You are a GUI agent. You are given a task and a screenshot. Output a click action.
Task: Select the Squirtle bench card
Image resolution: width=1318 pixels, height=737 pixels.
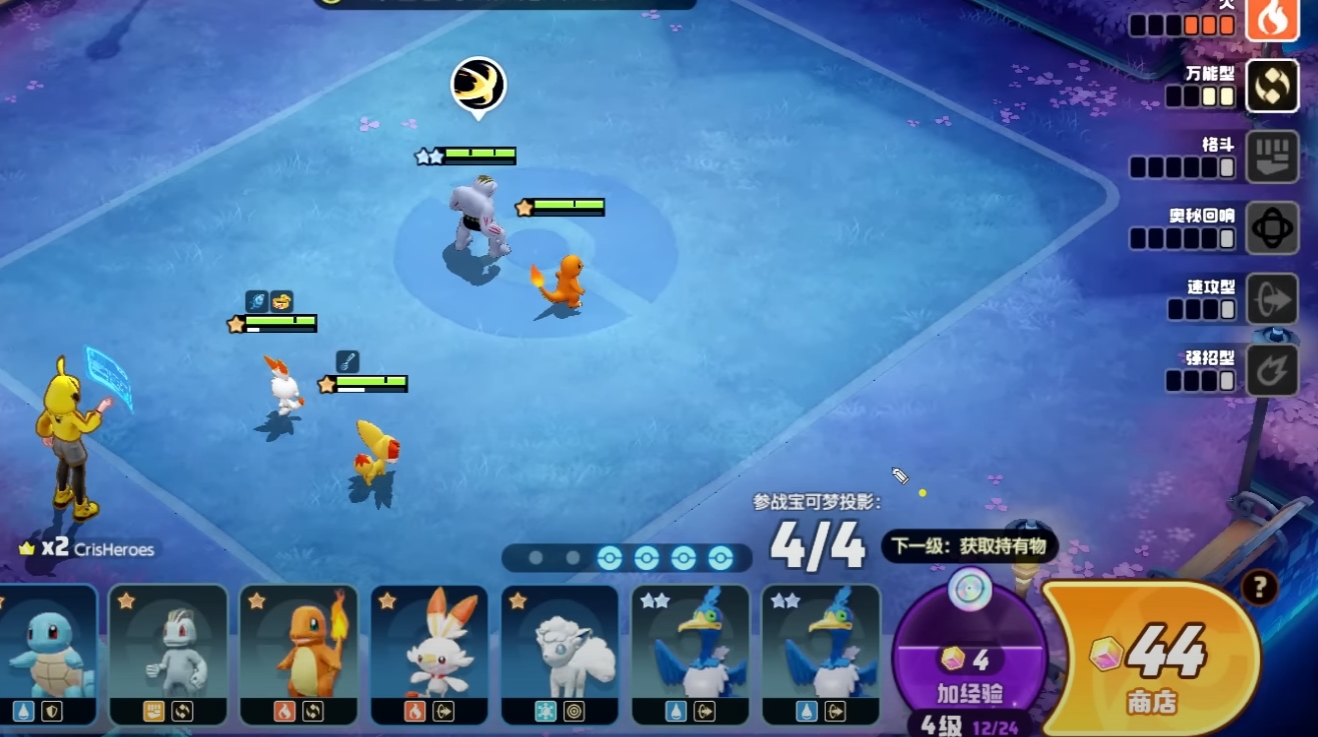click(x=48, y=655)
